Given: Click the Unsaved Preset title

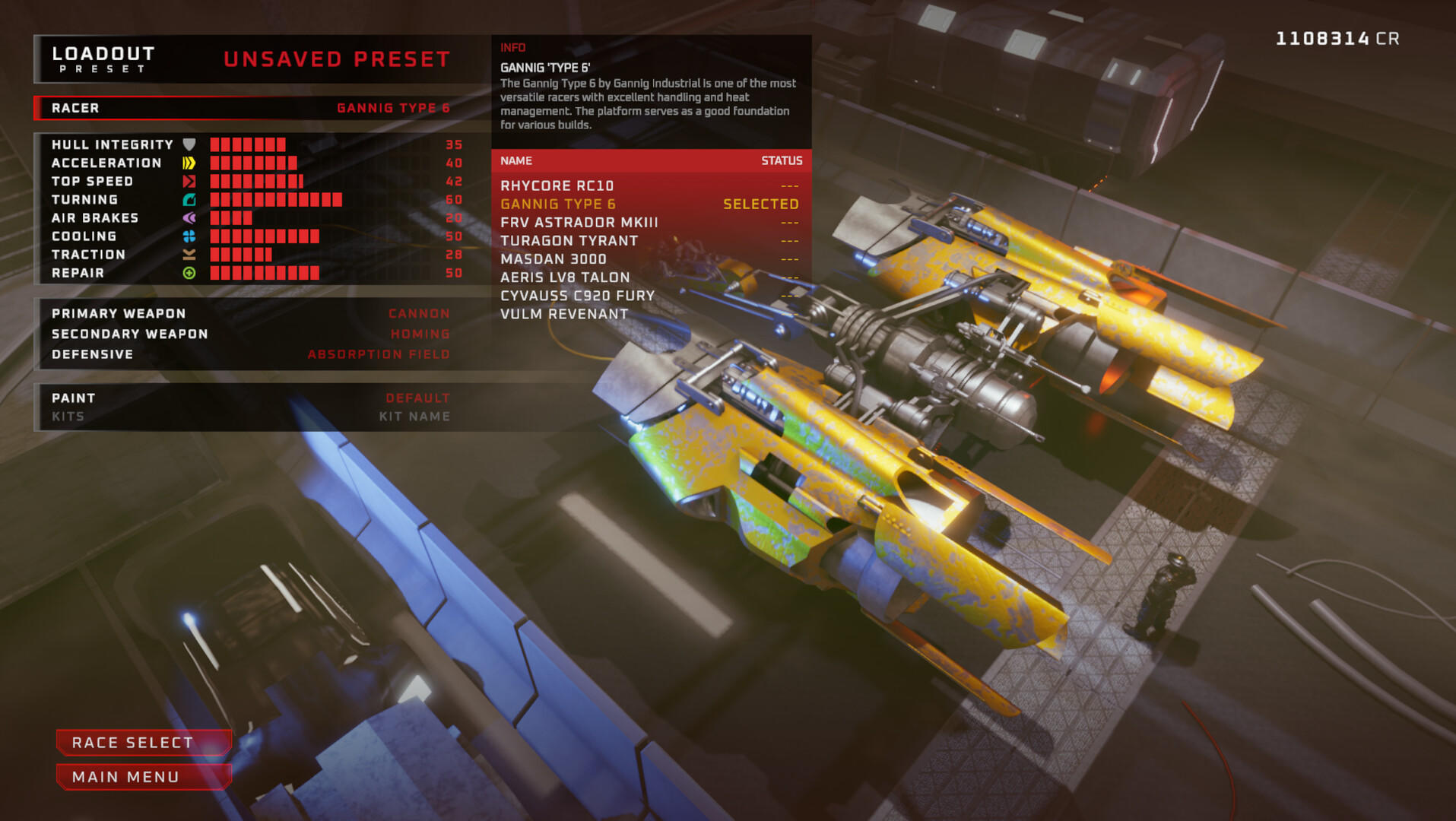Looking at the screenshot, I should click(337, 59).
